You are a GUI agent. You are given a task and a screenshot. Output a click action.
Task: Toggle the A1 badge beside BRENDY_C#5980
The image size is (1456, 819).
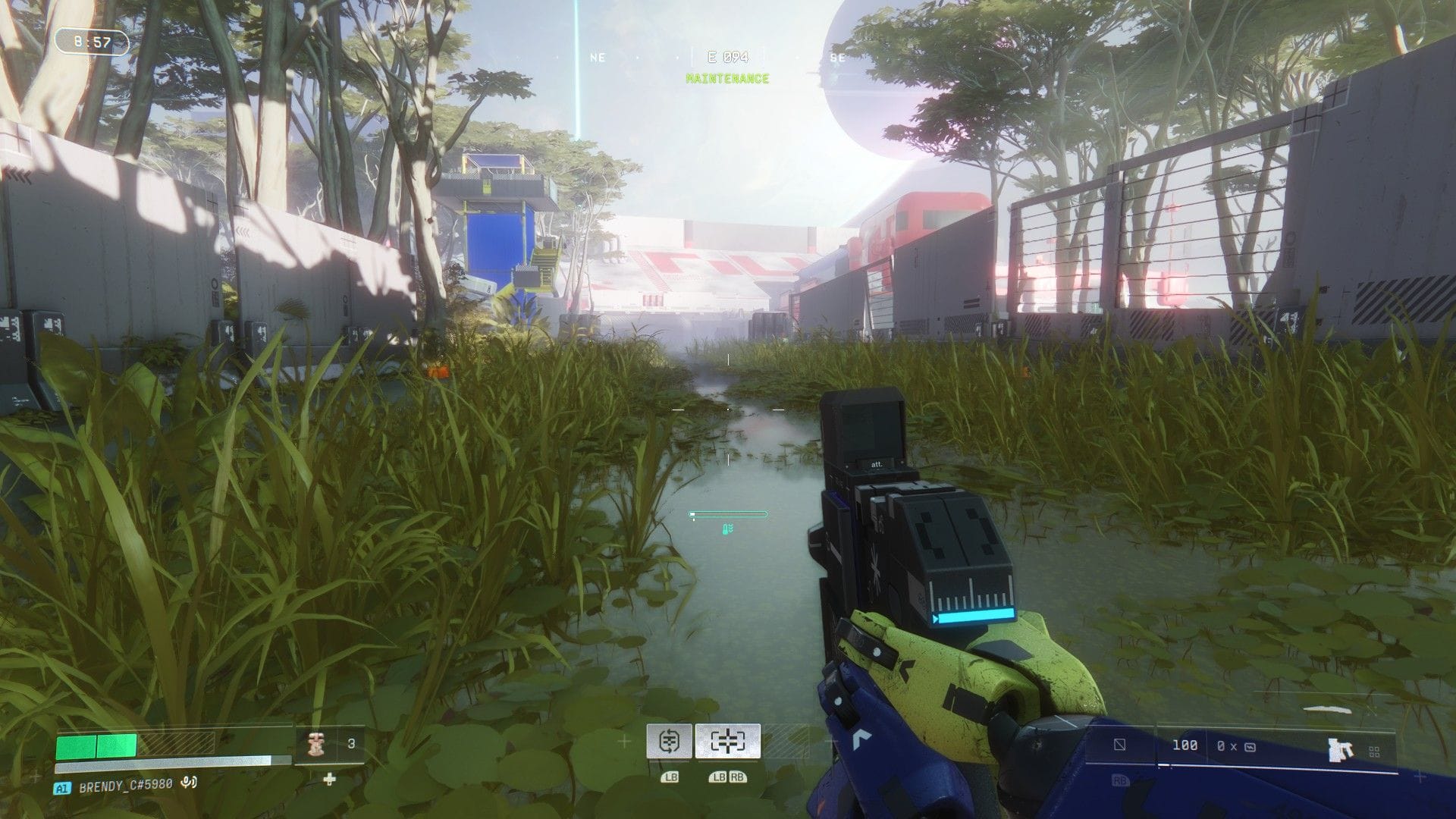coord(62,787)
